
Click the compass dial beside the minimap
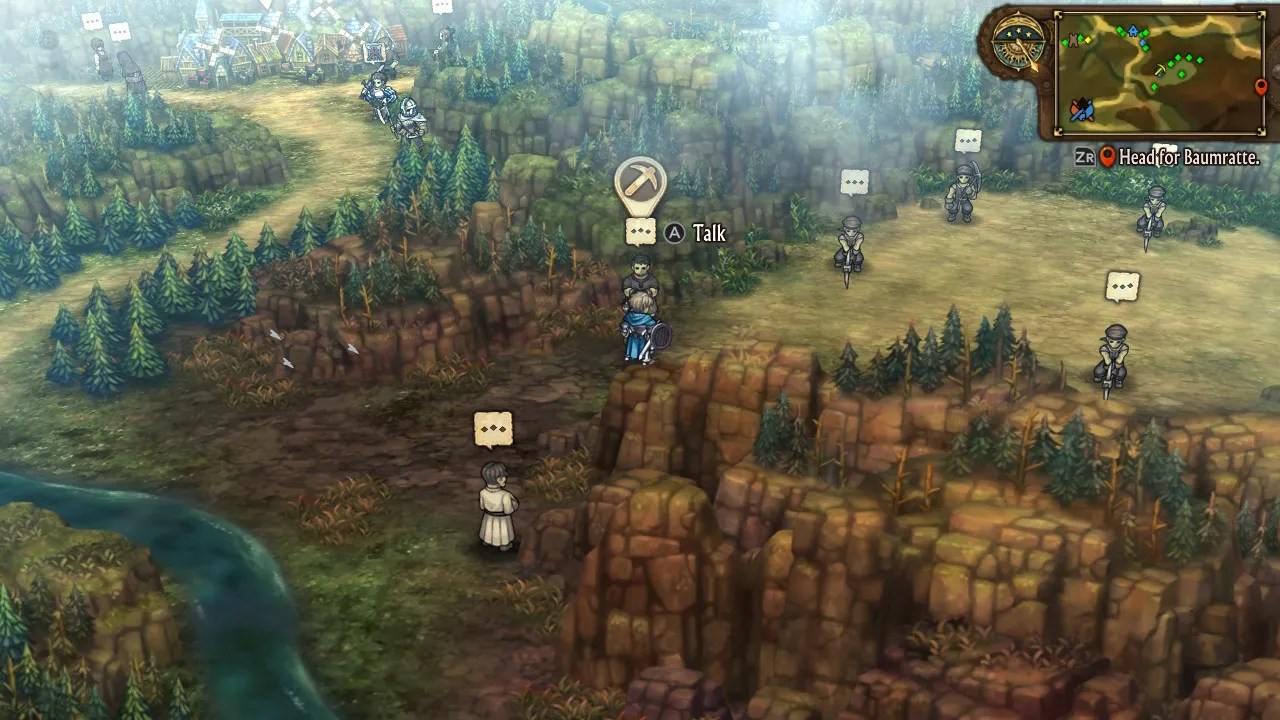coord(1017,42)
